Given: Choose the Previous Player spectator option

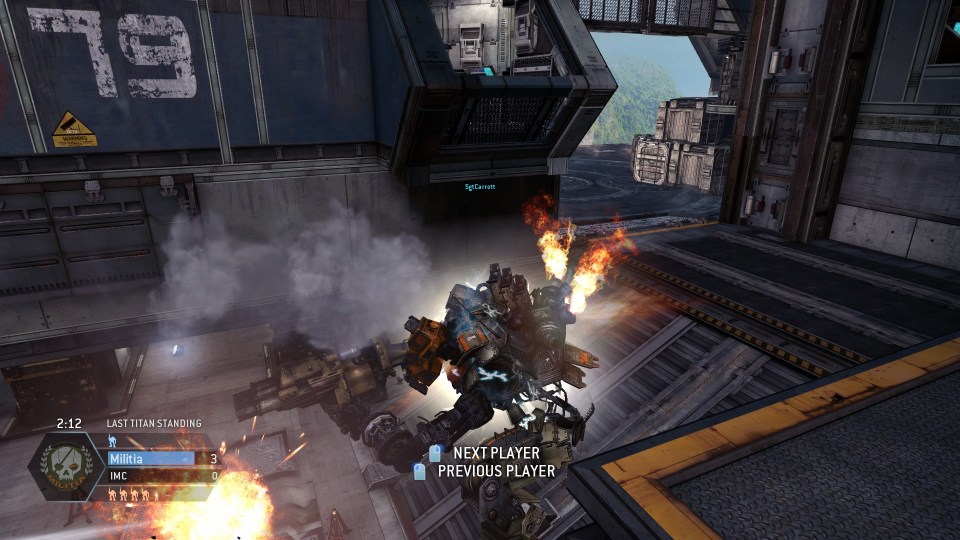Looking at the screenshot, I should pos(495,470).
